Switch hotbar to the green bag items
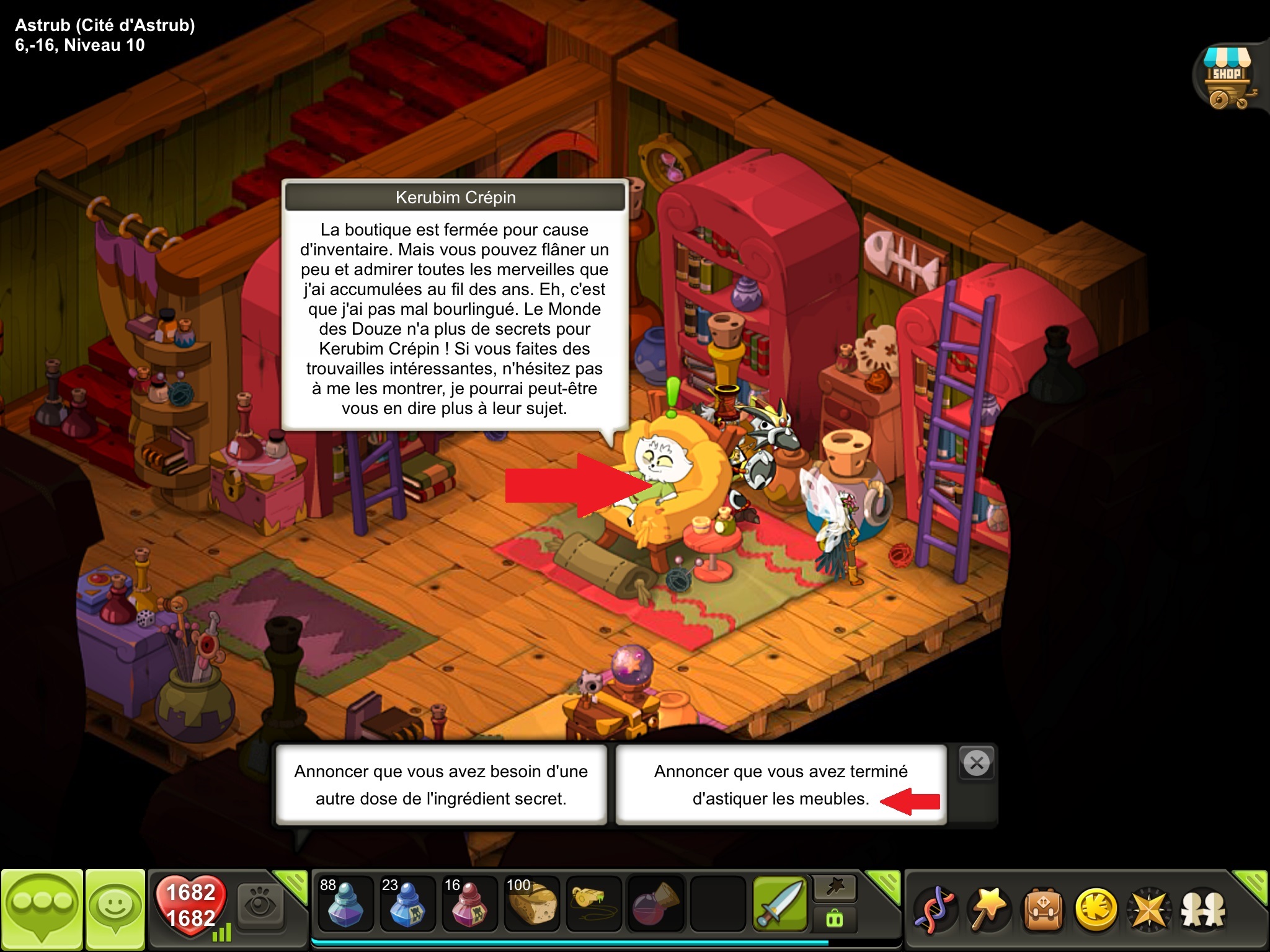Image resolution: width=1270 pixels, height=952 pixels. pos(835,919)
